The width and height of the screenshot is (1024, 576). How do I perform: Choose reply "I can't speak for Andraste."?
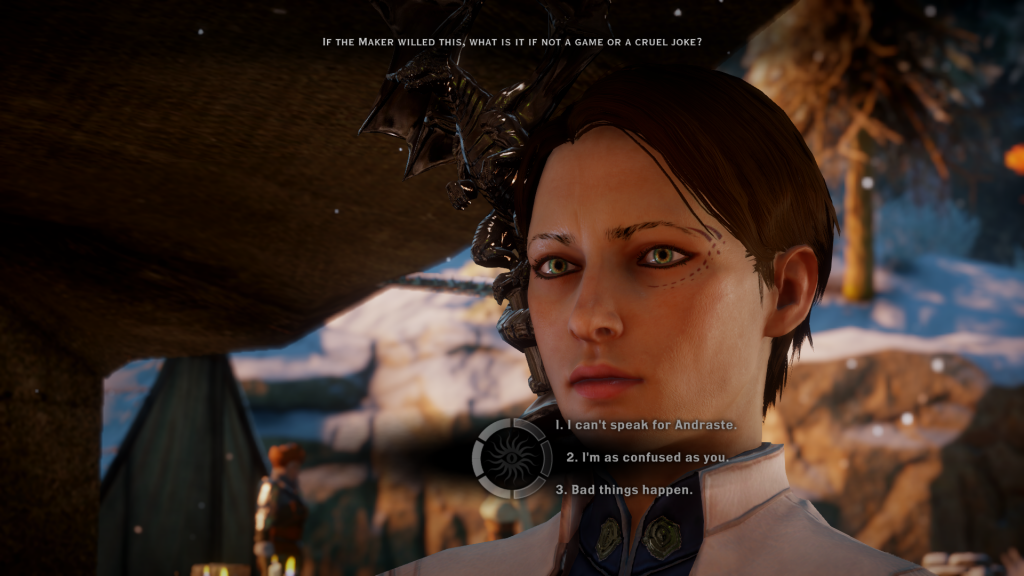tap(646, 425)
